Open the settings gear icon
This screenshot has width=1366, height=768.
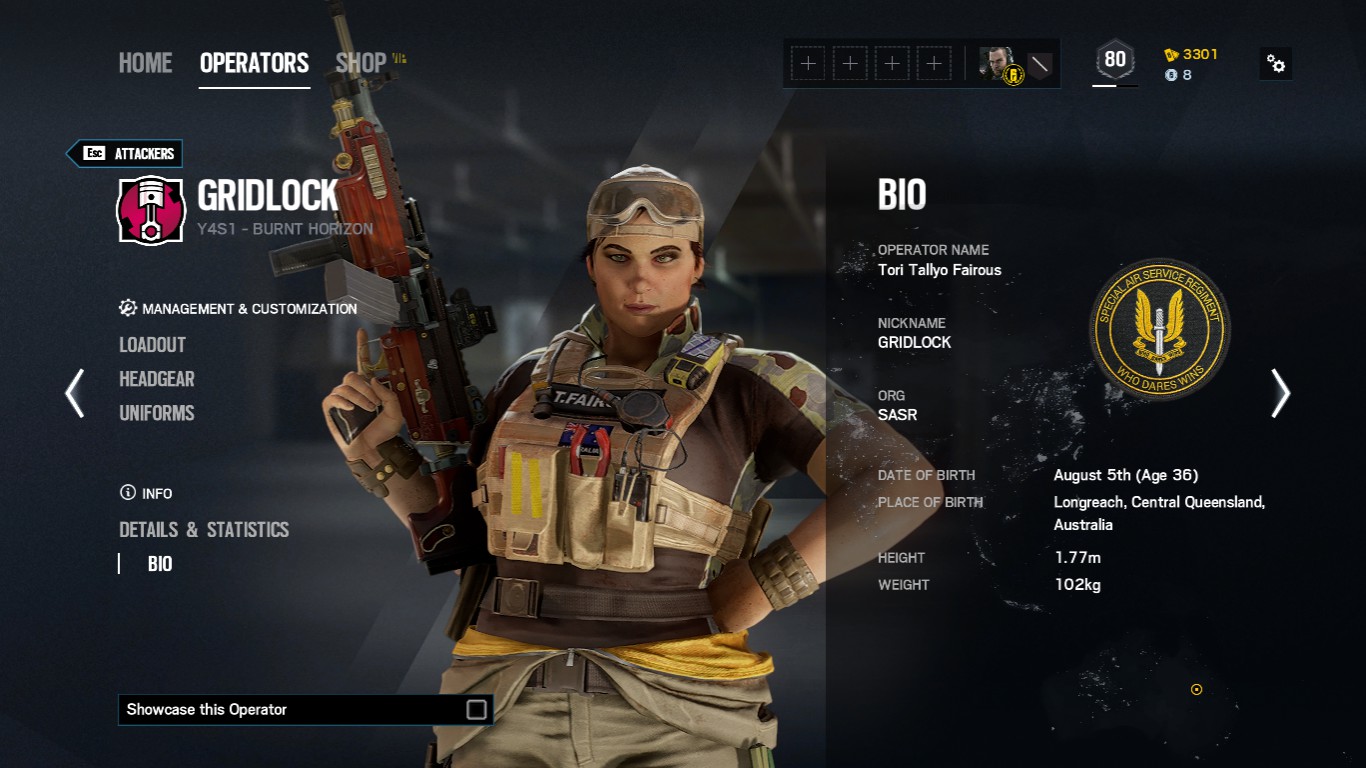[x=1276, y=64]
